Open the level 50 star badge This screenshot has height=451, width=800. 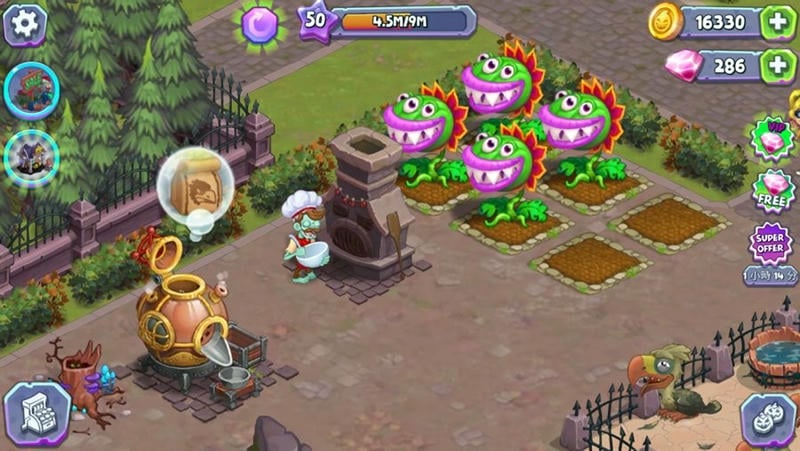point(314,20)
